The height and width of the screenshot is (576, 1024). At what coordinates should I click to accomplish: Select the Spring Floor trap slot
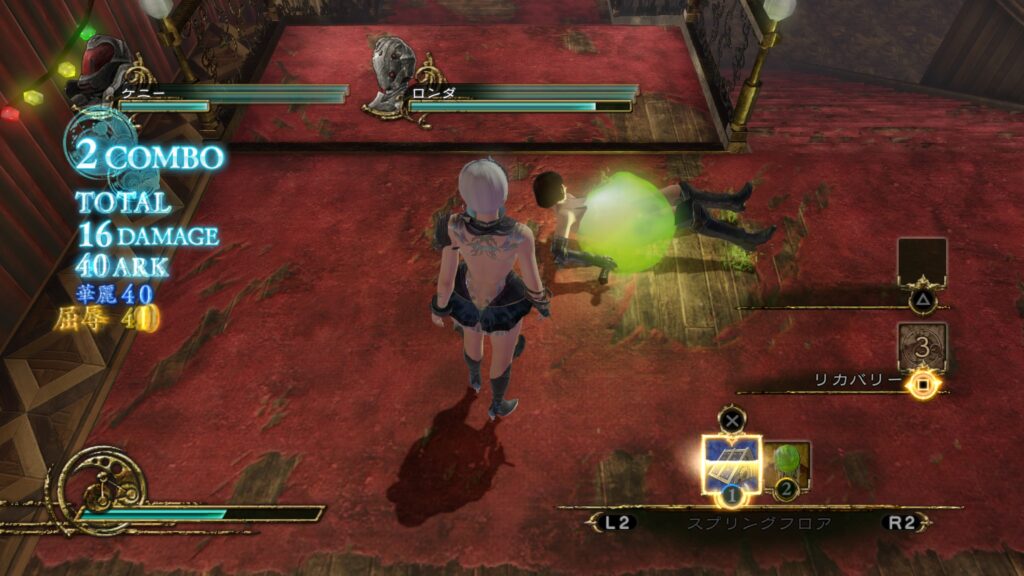731,464
